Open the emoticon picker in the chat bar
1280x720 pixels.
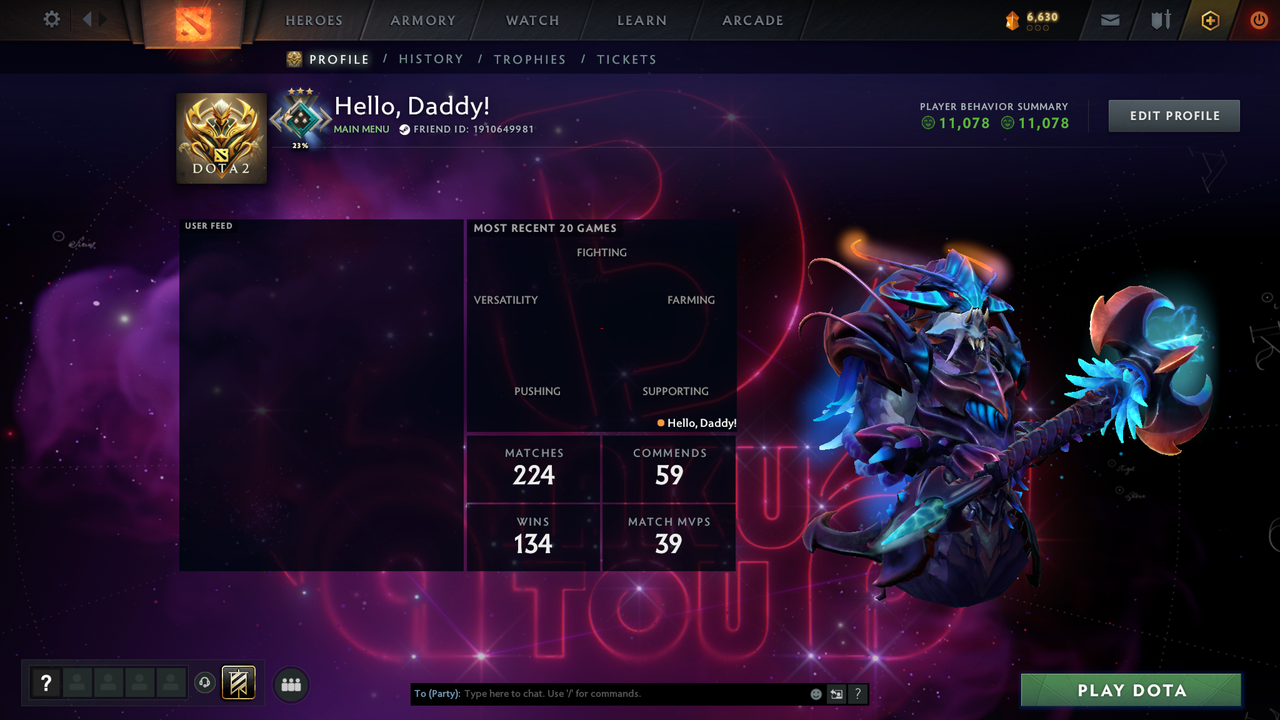pos(815,693)
